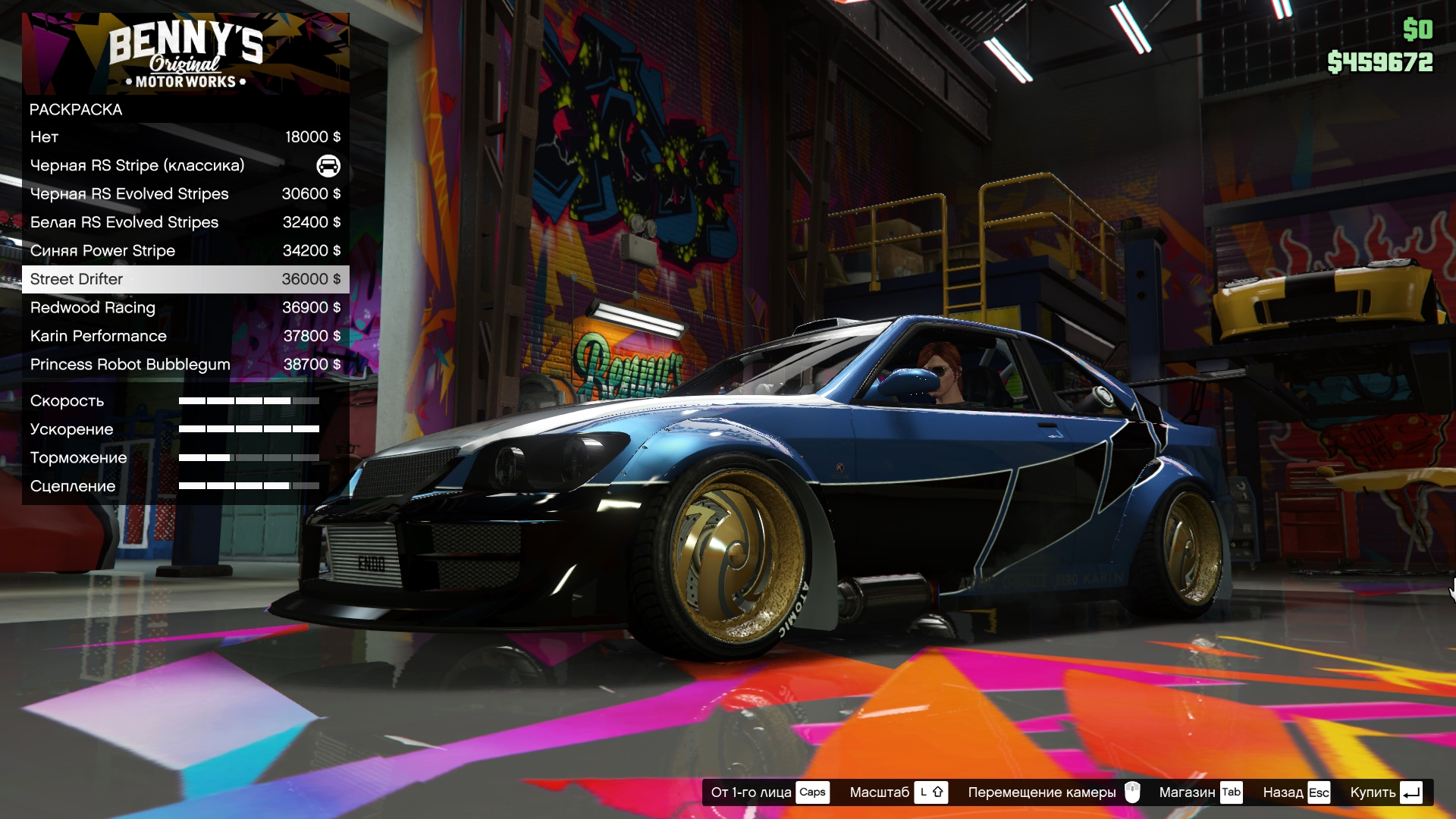Open the Магазин store option

(x=1200, y=792)
